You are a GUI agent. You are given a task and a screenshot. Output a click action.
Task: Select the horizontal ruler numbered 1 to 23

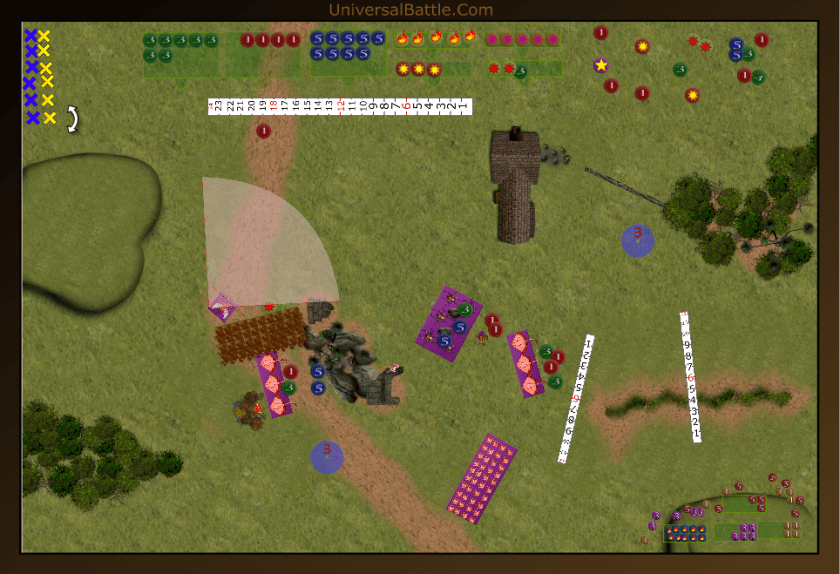339,105
